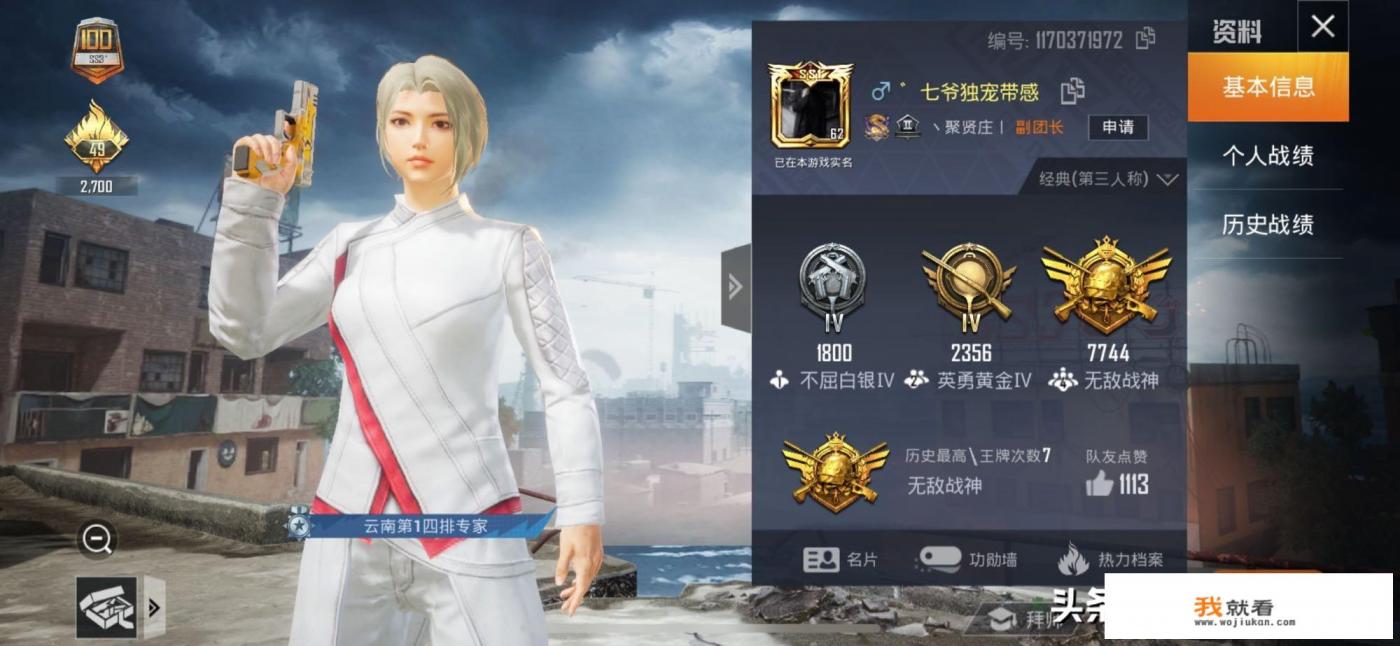The image size is (1400, 646).
Task: Copy the player nickname 七爷独宠带感
Action: click(1073, 91)
